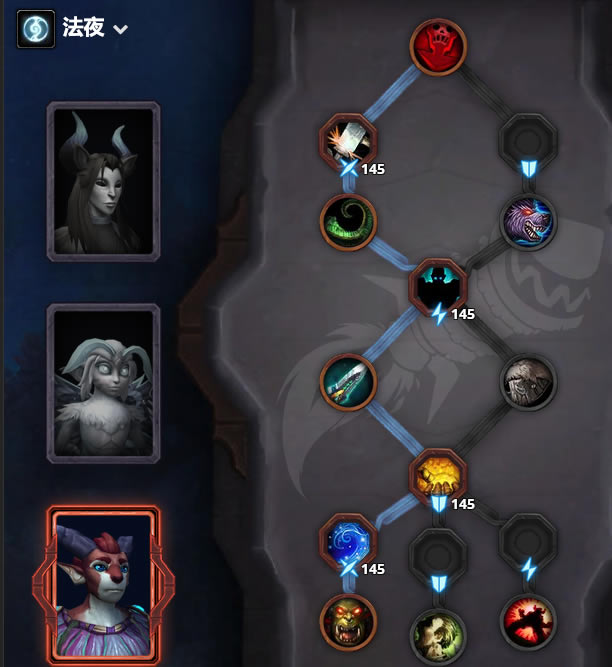Click the 法夜 covenant emblem icon
Screen dimensions: 612x667
(x=35, y=29)
